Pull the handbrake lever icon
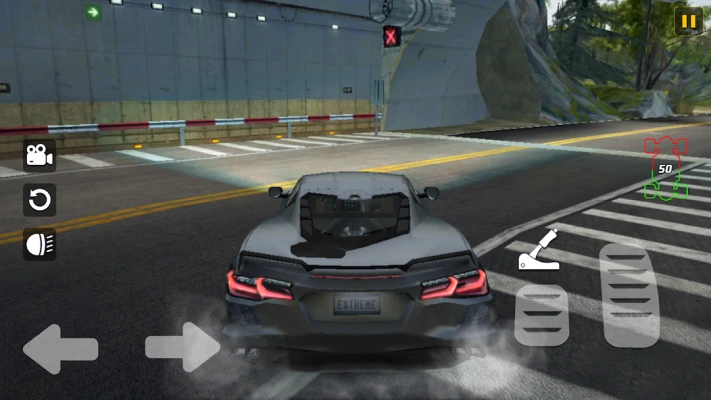Viewport: 711px width, 400px height. click(538, 253)
